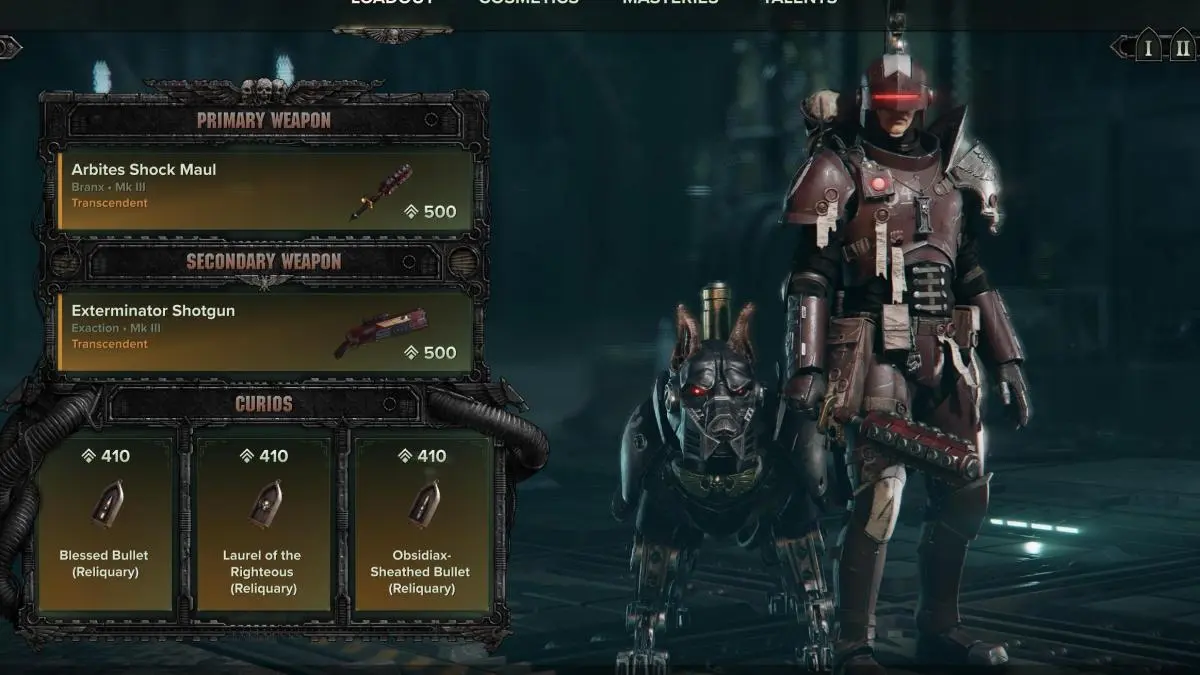Image resolution: width=1200 pixels, height=675 pixels.
Task: Switch to loadout preset I
Action: tap(1148, 47)
